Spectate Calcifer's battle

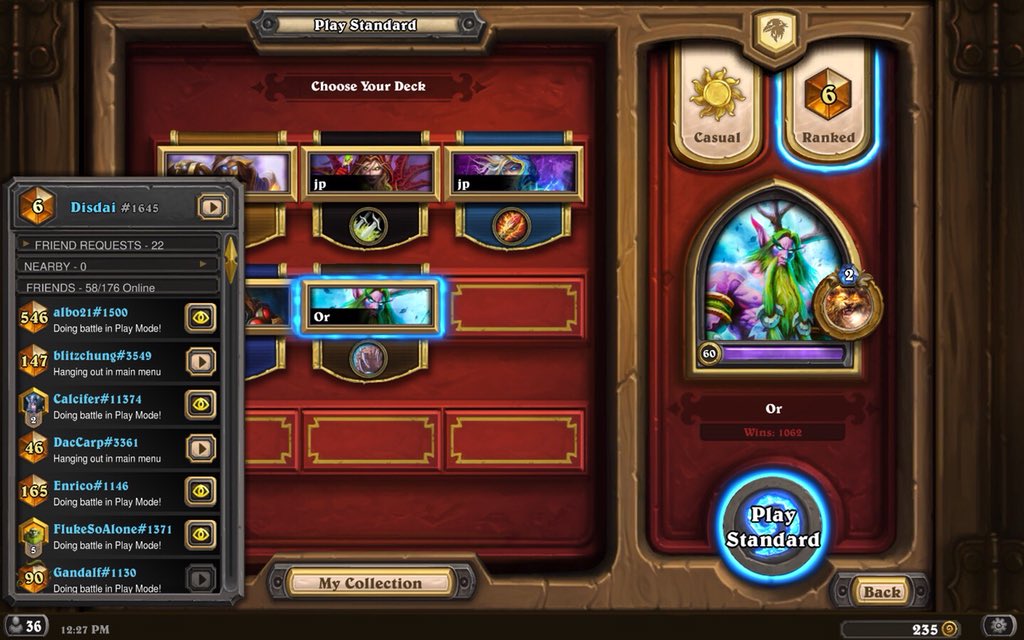(201, 405)
